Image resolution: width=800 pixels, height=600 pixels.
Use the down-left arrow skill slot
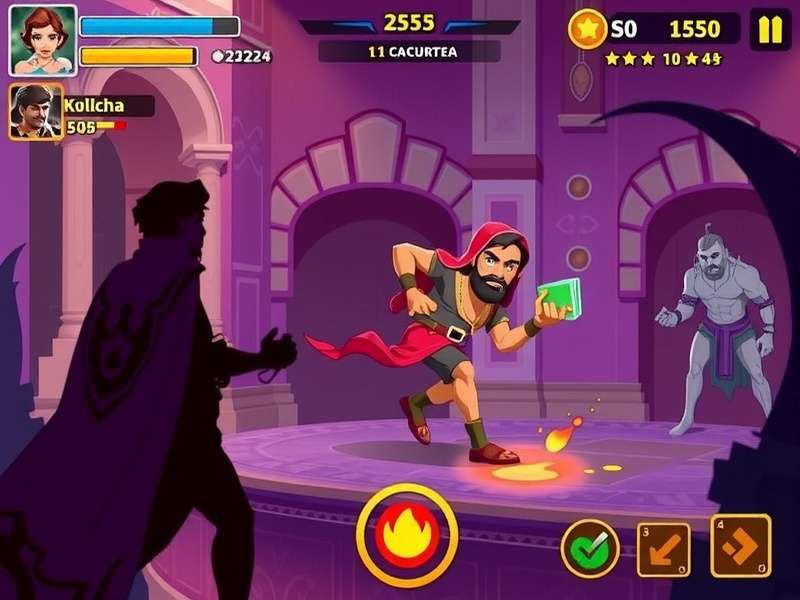(x=663, y=549)
